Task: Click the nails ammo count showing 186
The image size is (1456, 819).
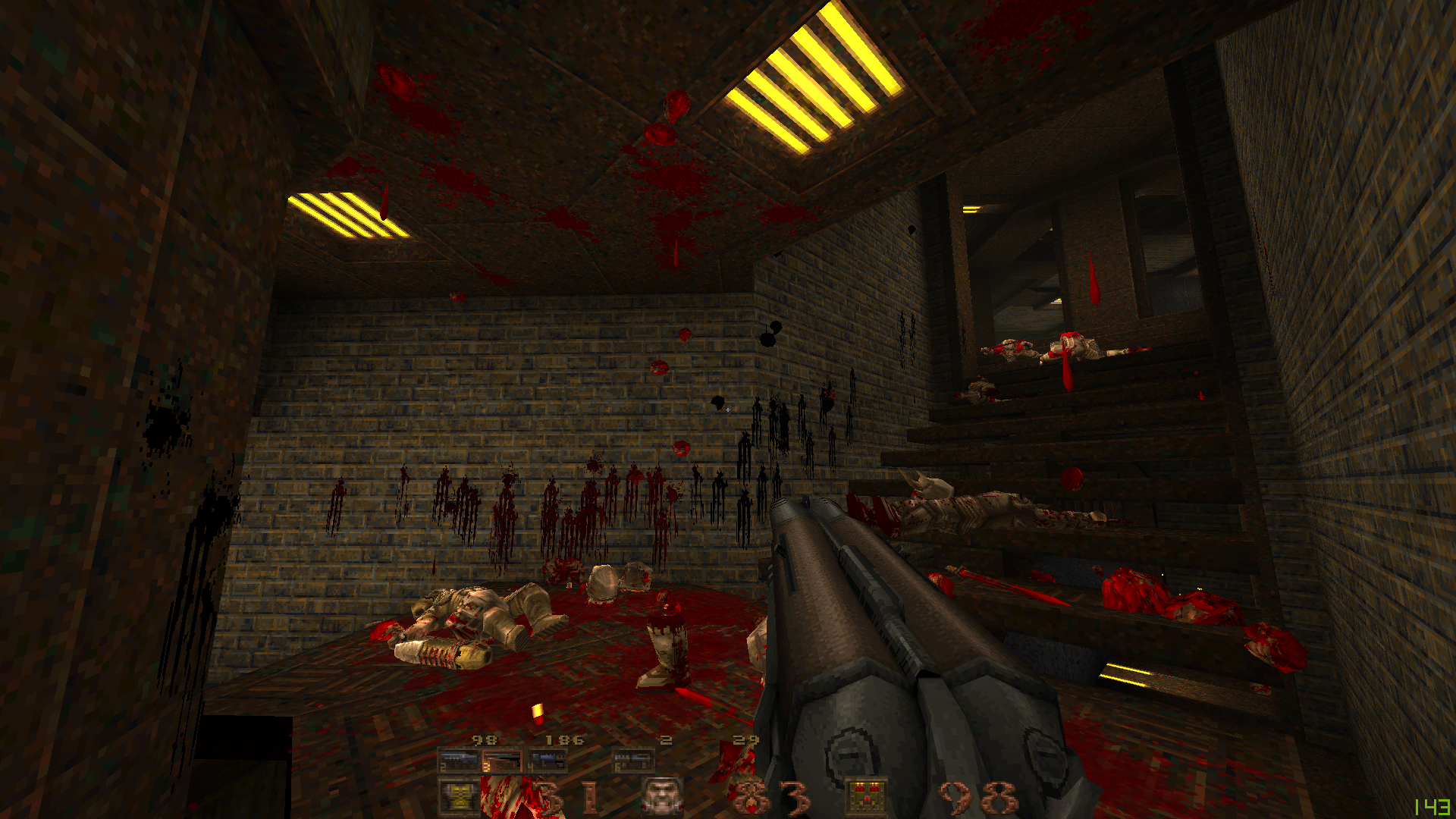Action: pos(565,740)
